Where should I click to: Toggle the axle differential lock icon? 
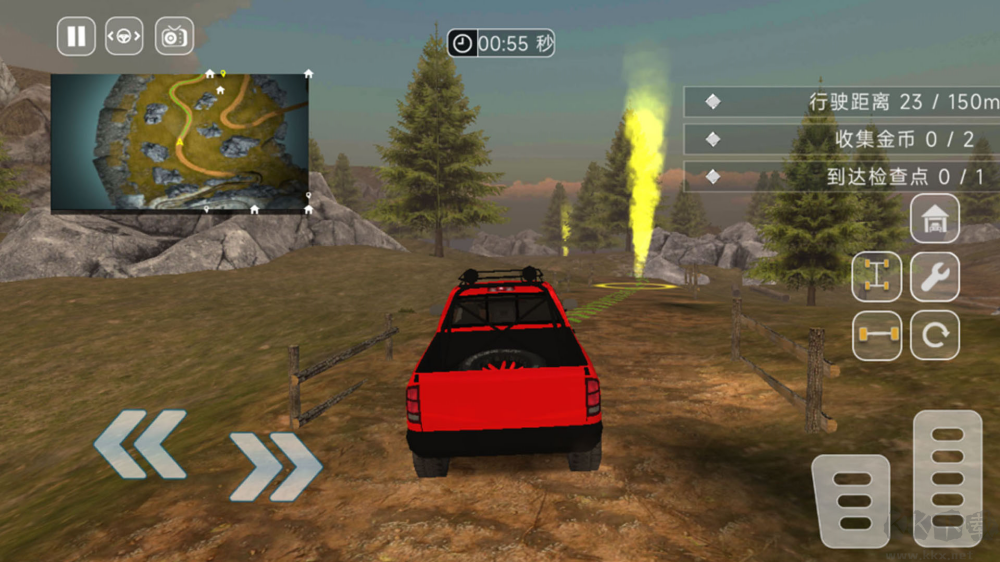[x=877, y=335]
